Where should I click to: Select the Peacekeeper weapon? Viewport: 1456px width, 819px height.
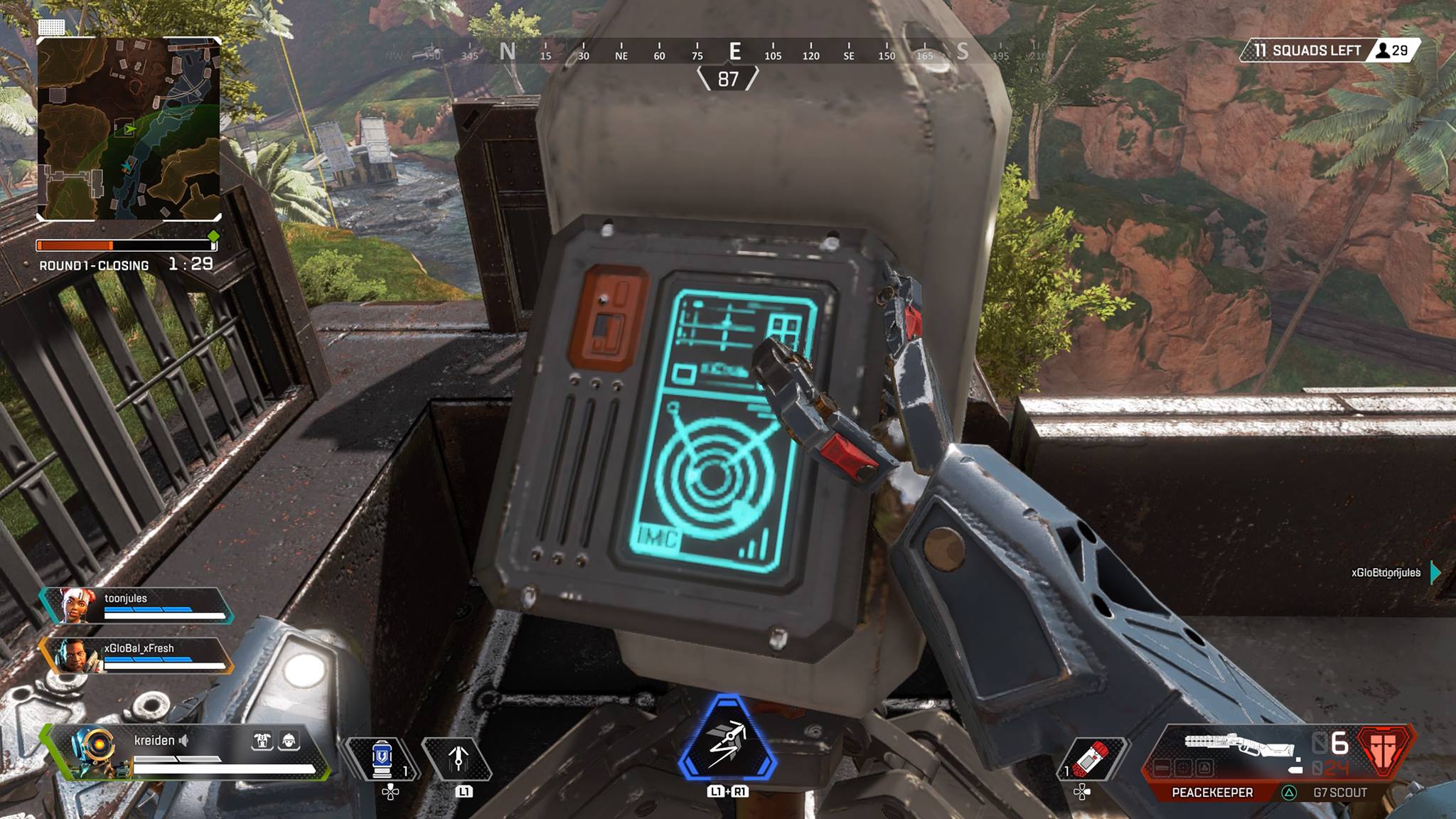pos(1212,792)
